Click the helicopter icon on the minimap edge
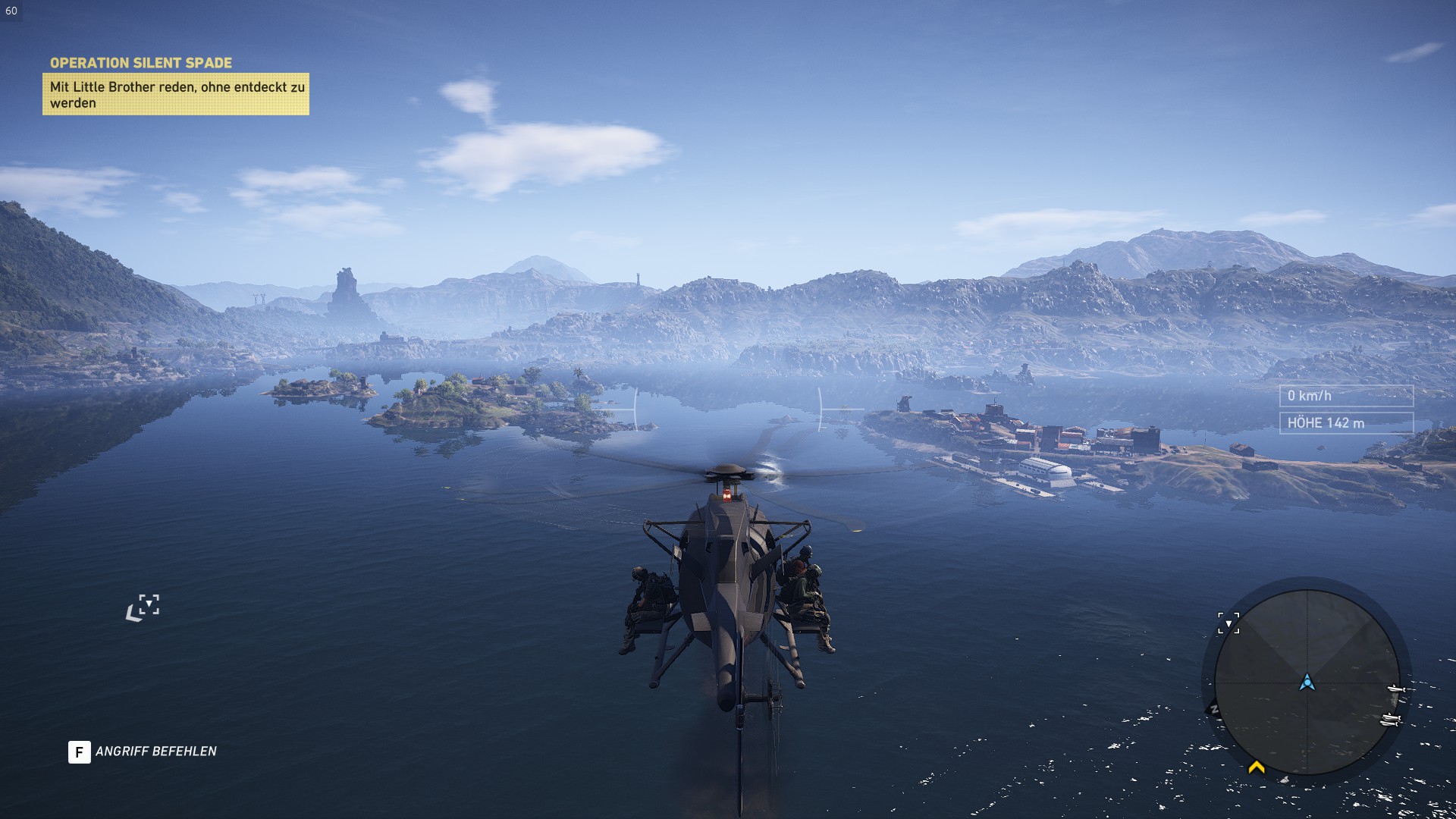The width and height of the screenshot is (1456, 819). click(x=1398, y=689)
